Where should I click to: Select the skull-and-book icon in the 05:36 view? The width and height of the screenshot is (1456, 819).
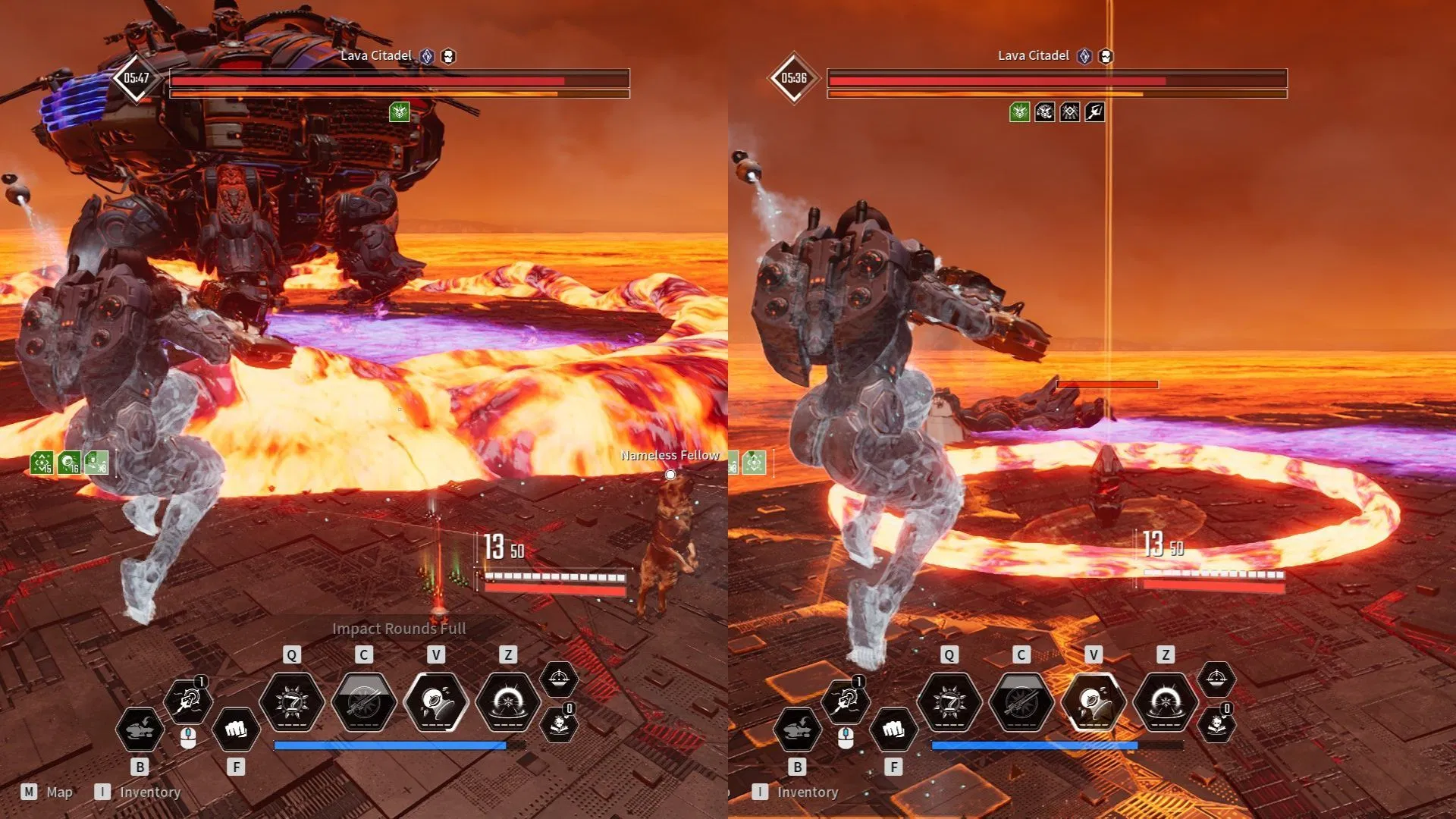pos(1216,724)
